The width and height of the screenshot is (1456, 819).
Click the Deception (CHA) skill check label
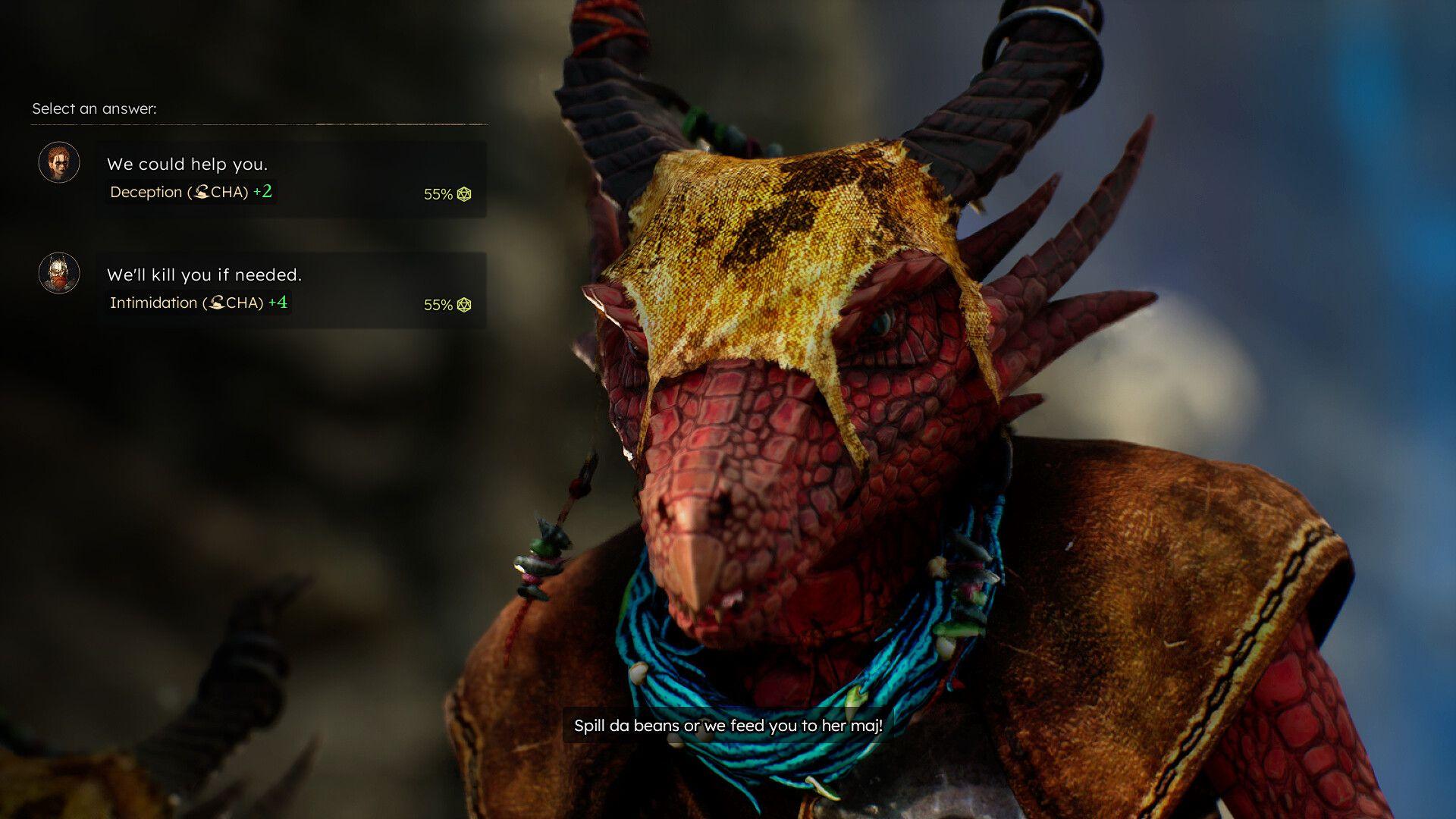point(190,192)
